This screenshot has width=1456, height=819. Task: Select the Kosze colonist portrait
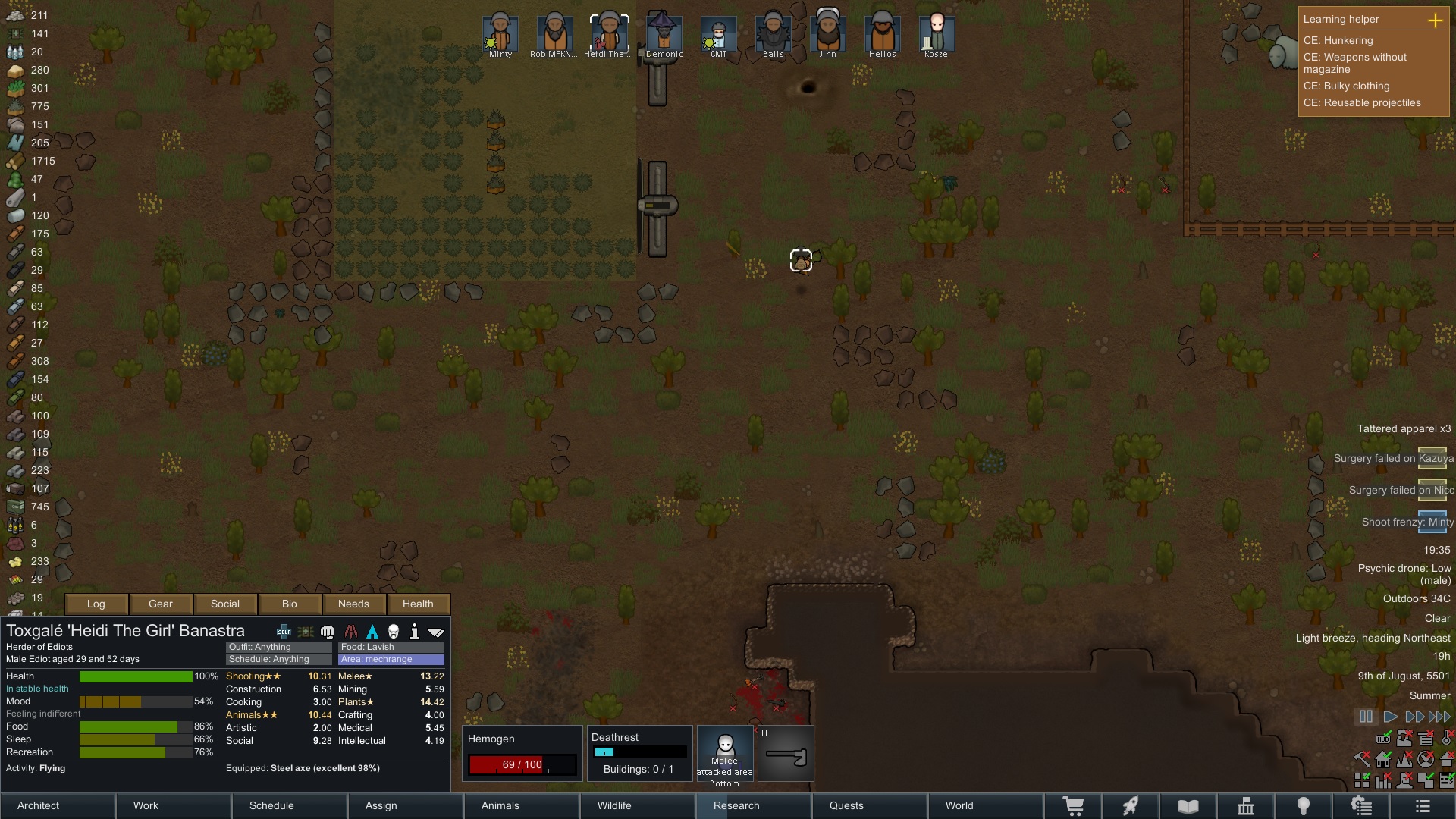[936, 34]
